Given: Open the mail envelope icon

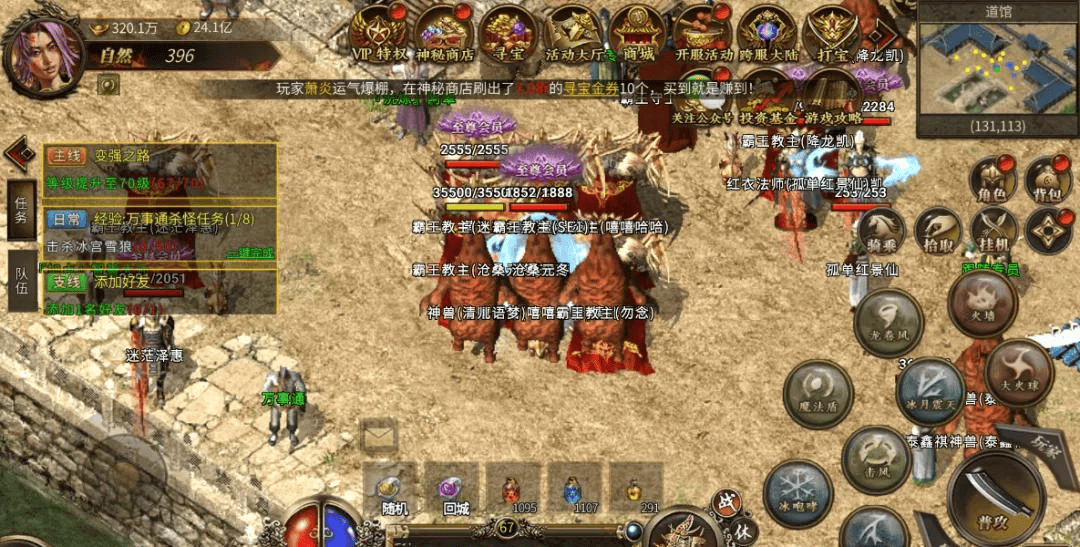Looking at the screenshot, I should pos(379,436).
